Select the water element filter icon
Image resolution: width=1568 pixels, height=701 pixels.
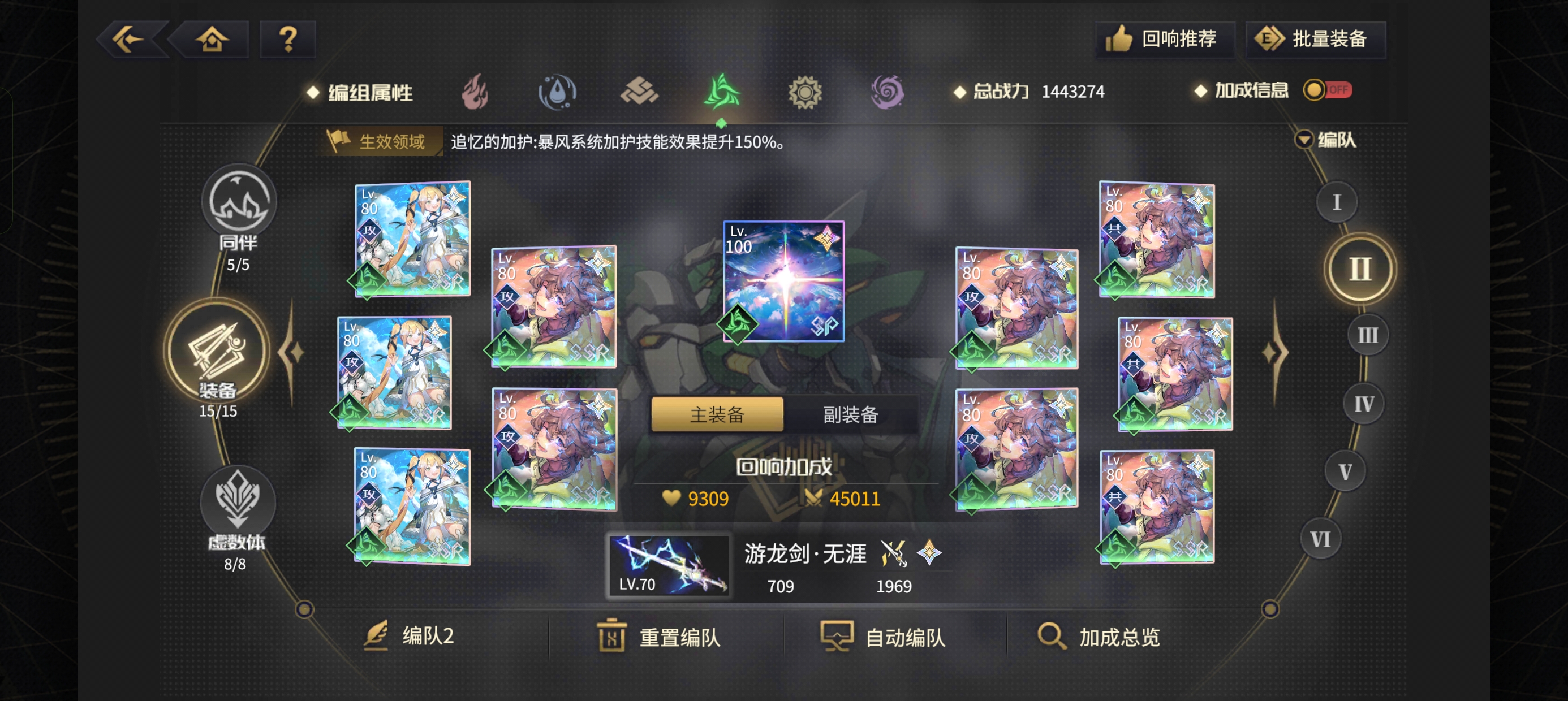[558, 91]
